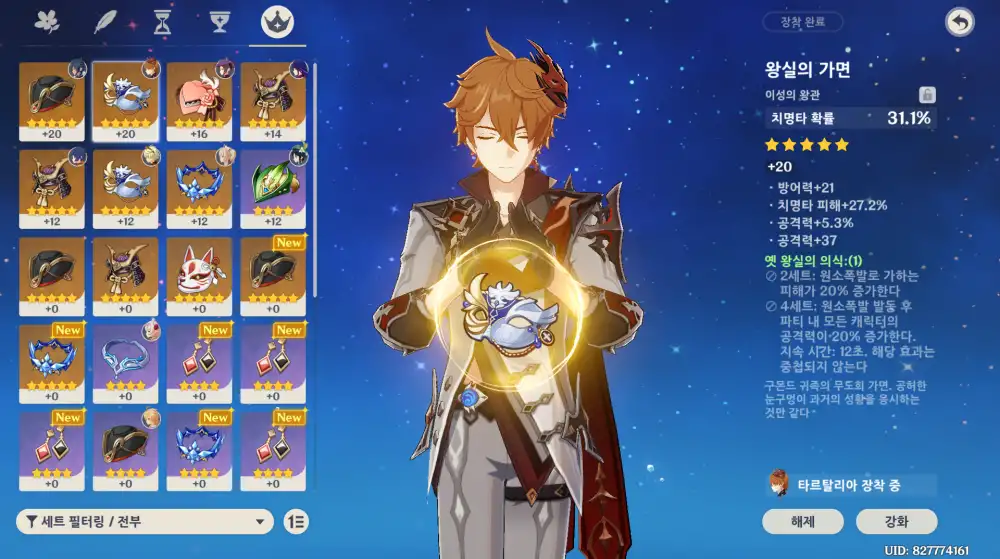Show the goblet artifact tab

click(220, 22)
